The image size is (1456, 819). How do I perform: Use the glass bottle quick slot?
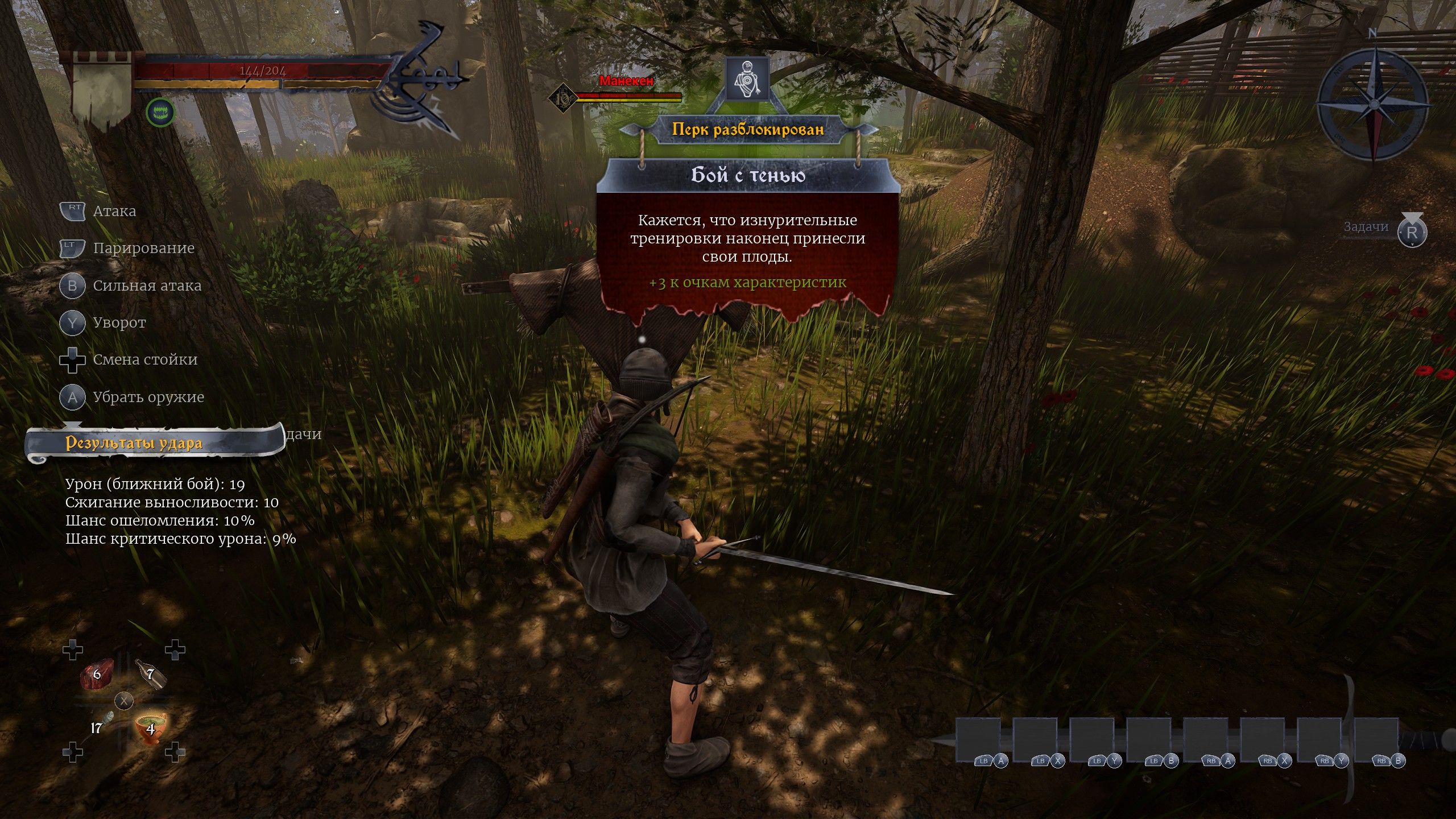(151, 675)
